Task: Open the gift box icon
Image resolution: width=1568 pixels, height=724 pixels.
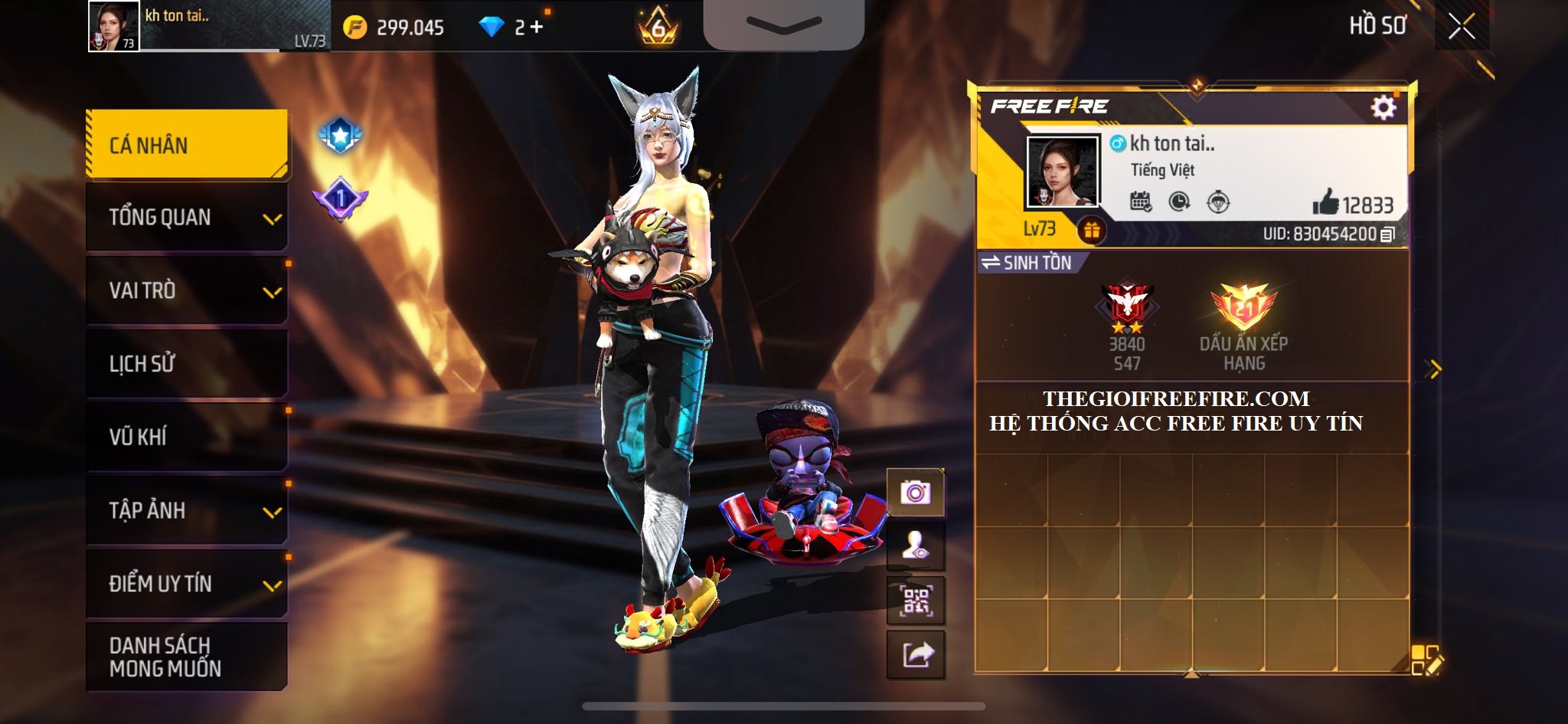Action: click(x=1091, y=230)
